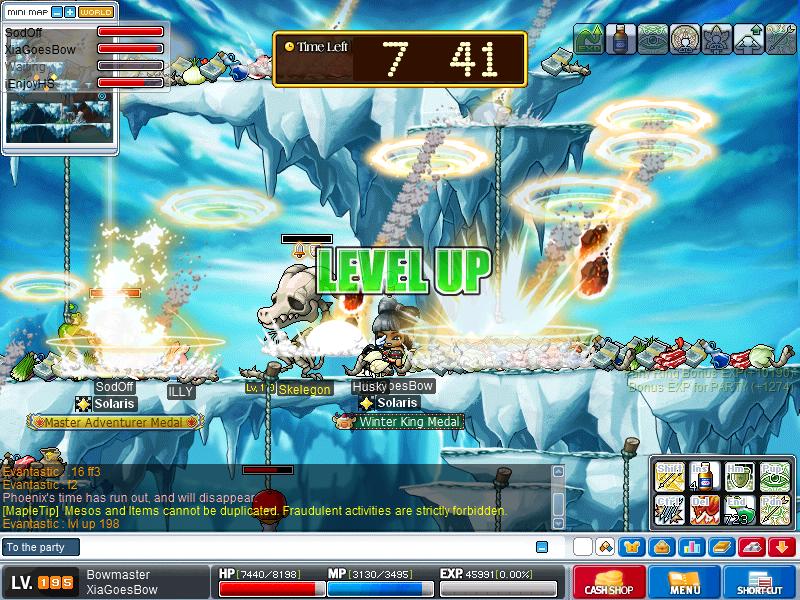The width and height of the screenshot is (800, 600).
Task: Open the stats bar-chart icon button
Action: pos(690,547)
